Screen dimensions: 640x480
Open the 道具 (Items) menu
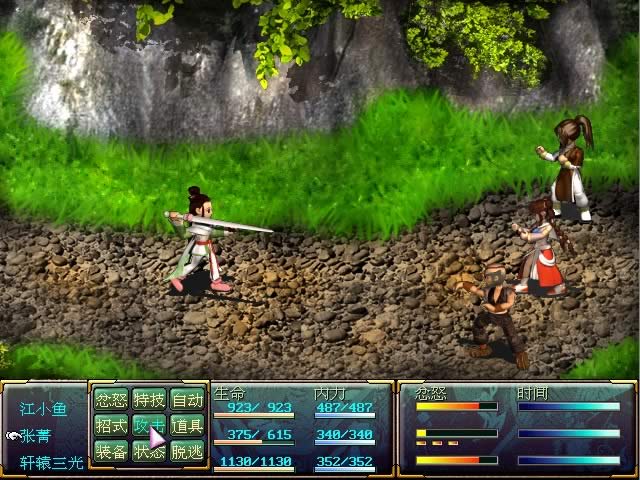tap(186, 426)
